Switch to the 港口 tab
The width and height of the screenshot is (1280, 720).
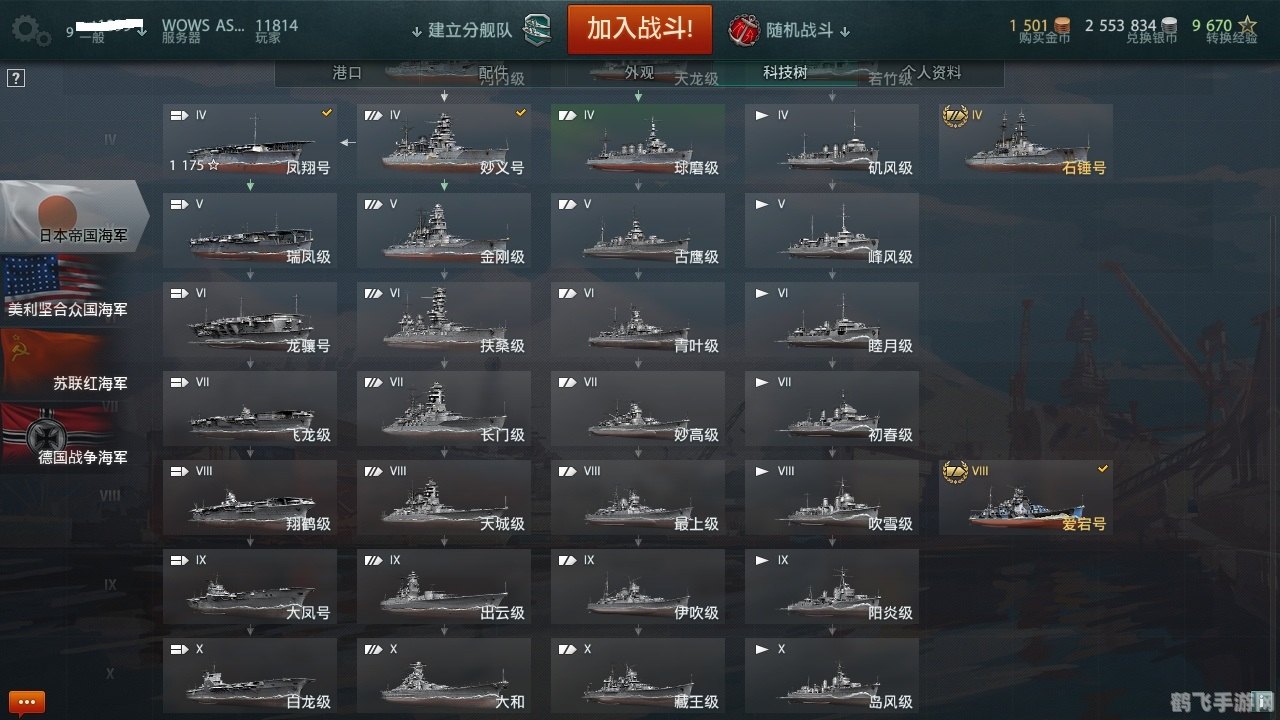click(344, 72)
